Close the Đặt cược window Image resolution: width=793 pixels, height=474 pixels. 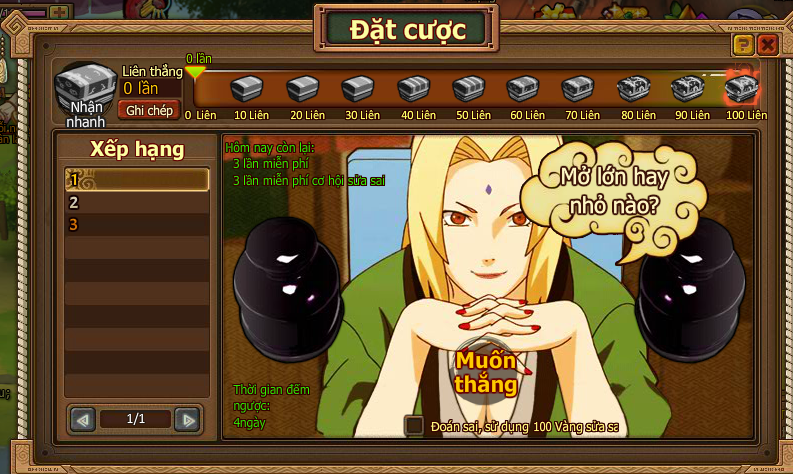pos(768,45)
